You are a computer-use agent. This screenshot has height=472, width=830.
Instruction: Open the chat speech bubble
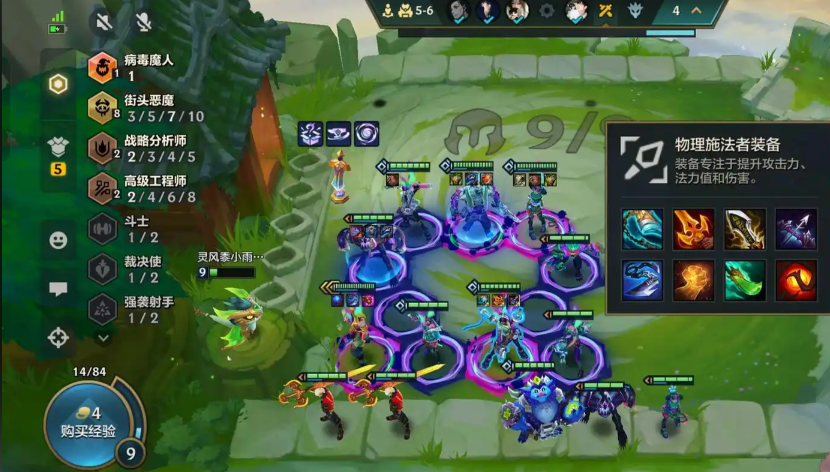(x=58, y=289)
